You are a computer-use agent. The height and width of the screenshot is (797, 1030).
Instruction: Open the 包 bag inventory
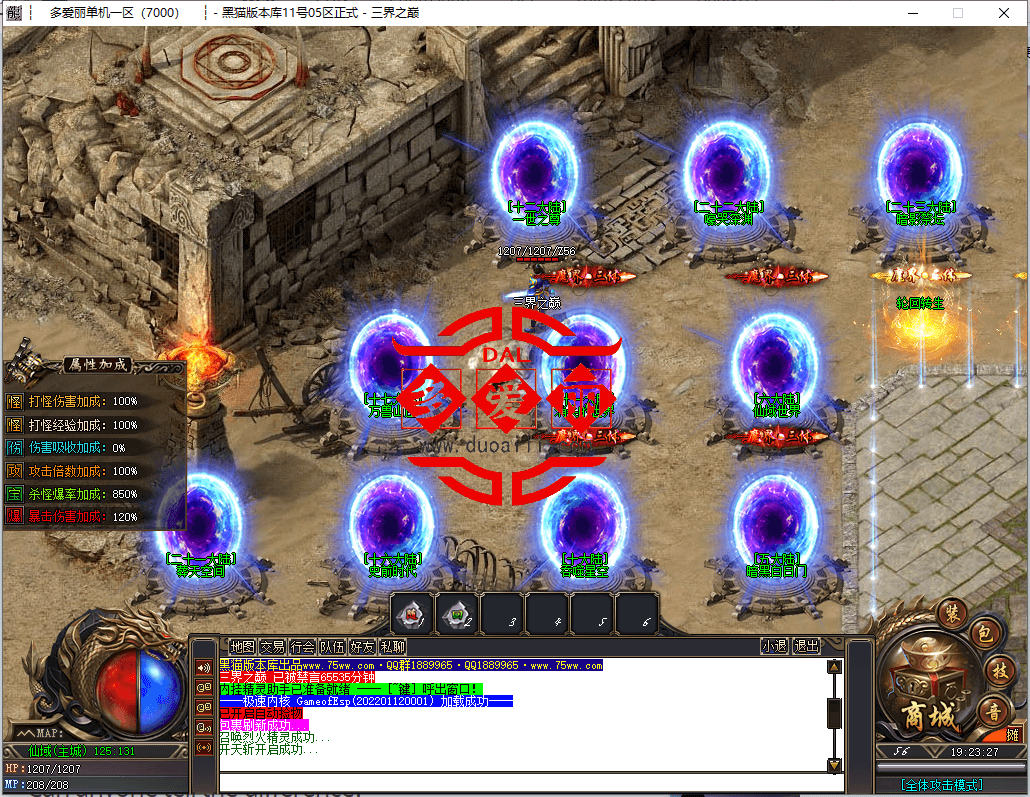click(x=983, y=633)
